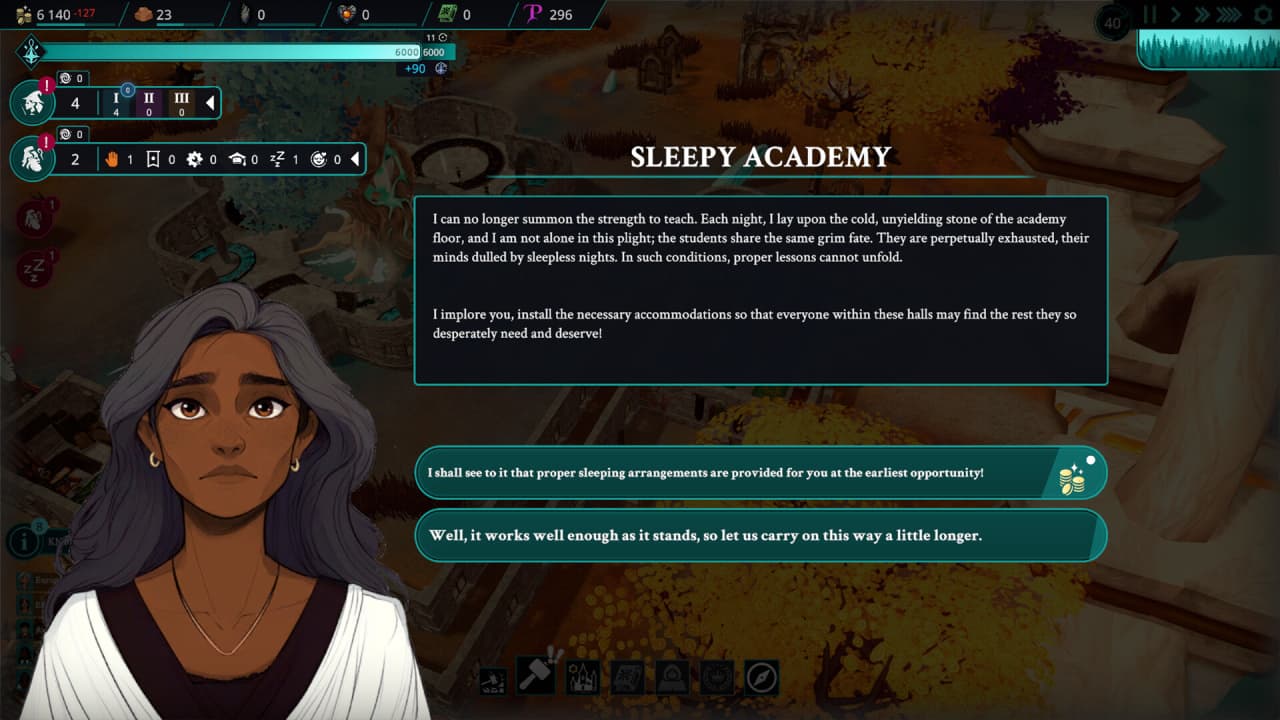Select the bearded teachers portrait
Viewport: 1280px width, 720px height.
point(33,159)
